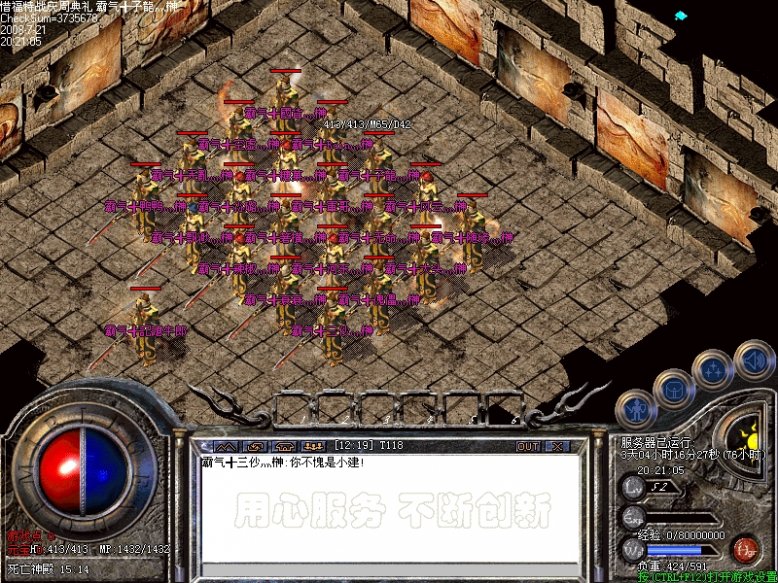Open the skills panel with sparkle icon
This screenshot has width=778, height=583.
coord(713,369)
